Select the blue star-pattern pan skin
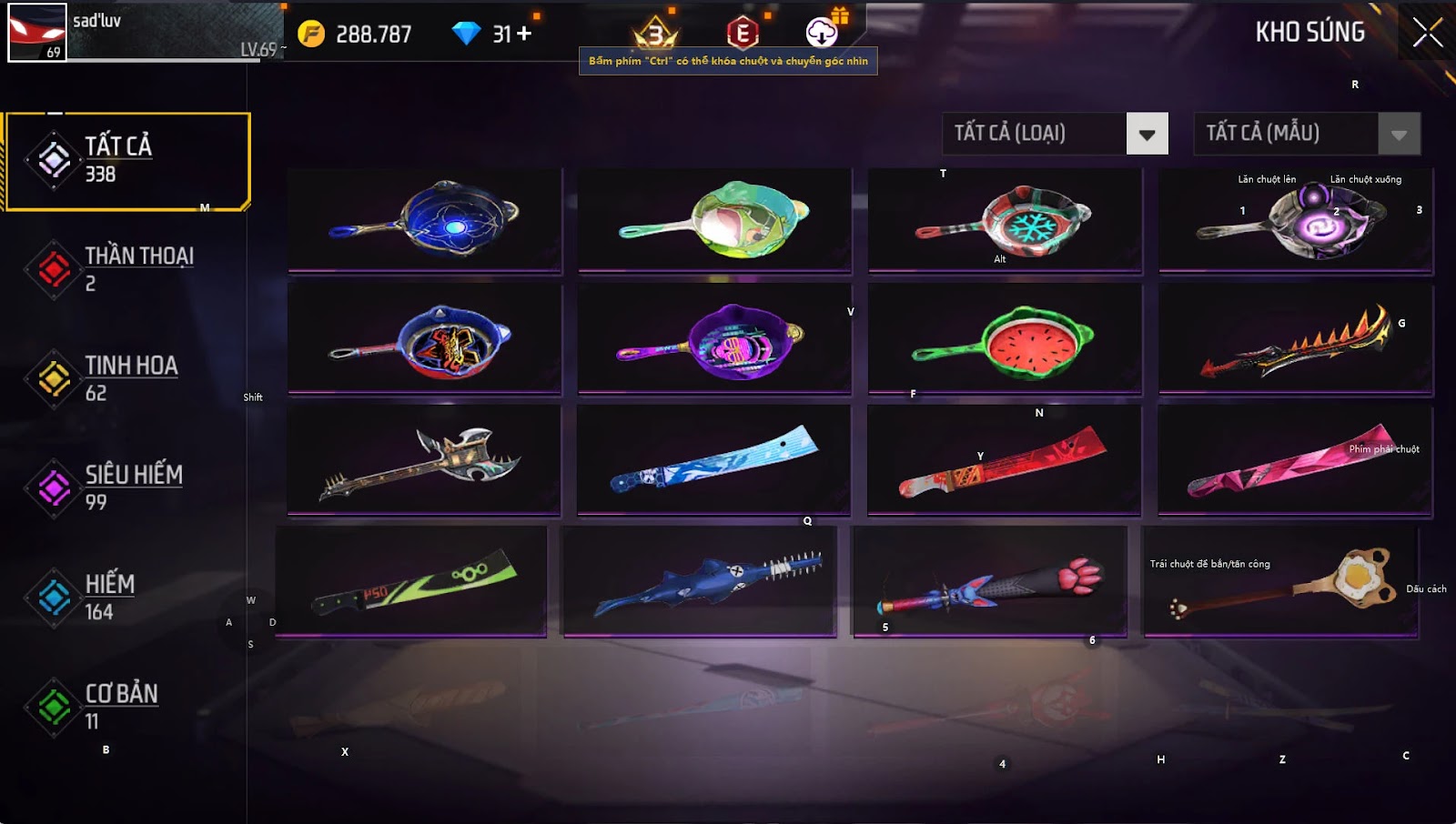1456x824 pixels. 425,219
